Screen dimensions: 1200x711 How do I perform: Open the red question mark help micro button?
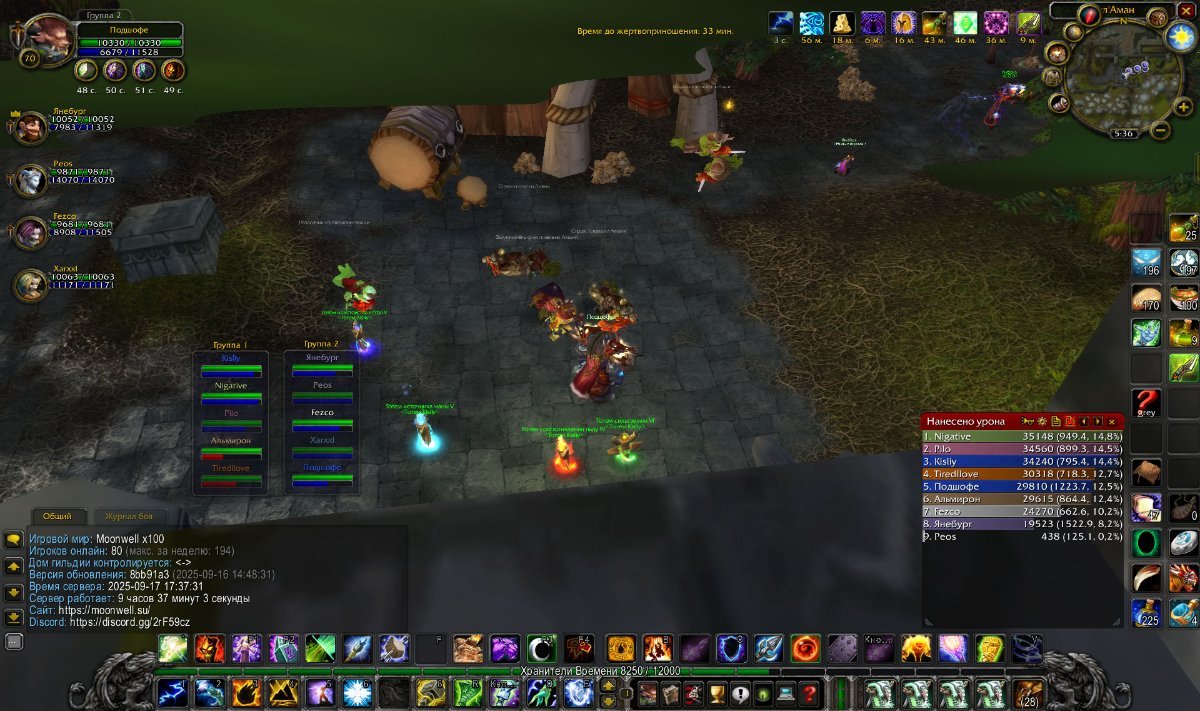(x=809, y=692)
